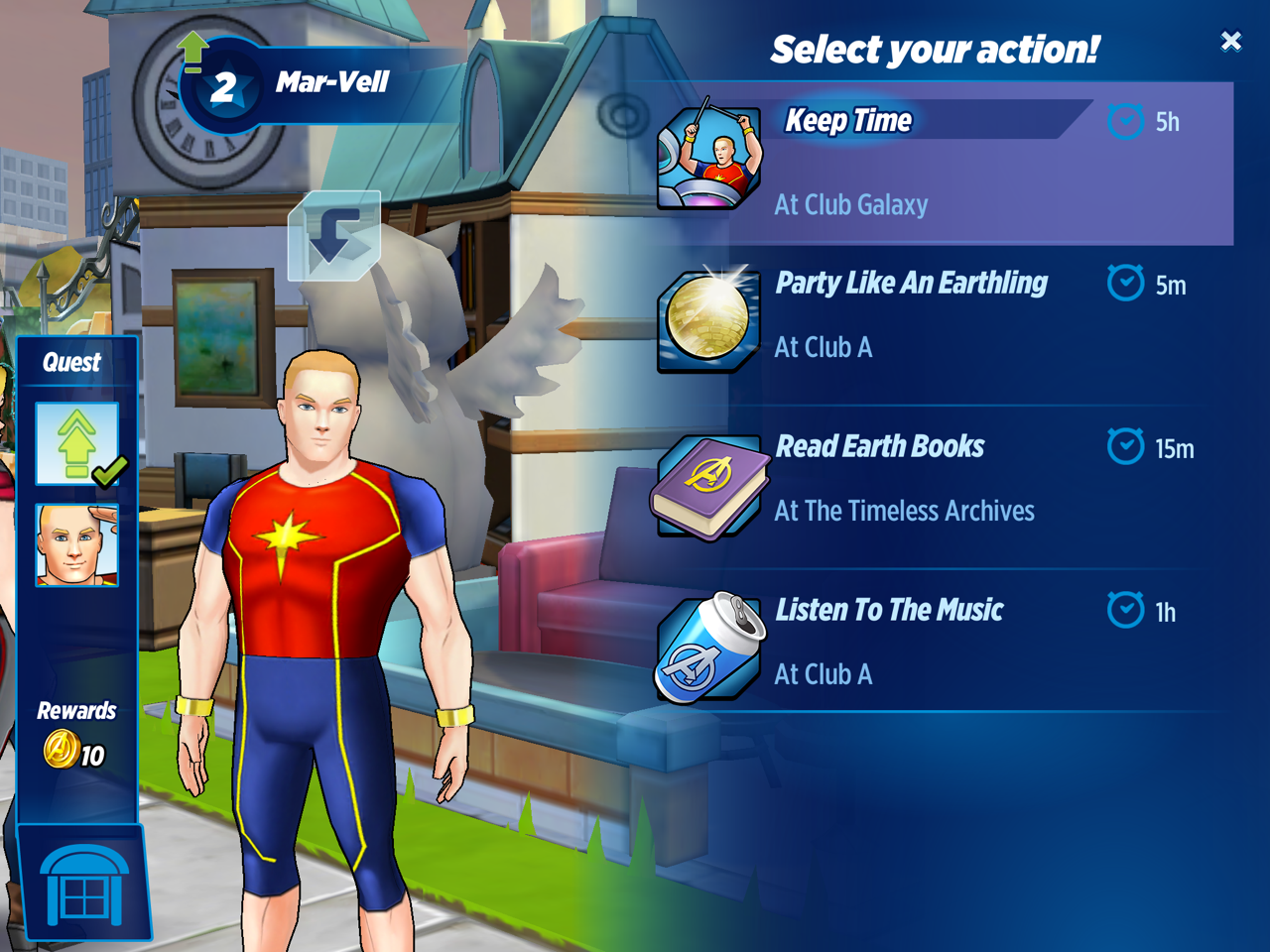1270x952 pixels.
Task: Choose the Keep Time action
Action: (943, 164)
